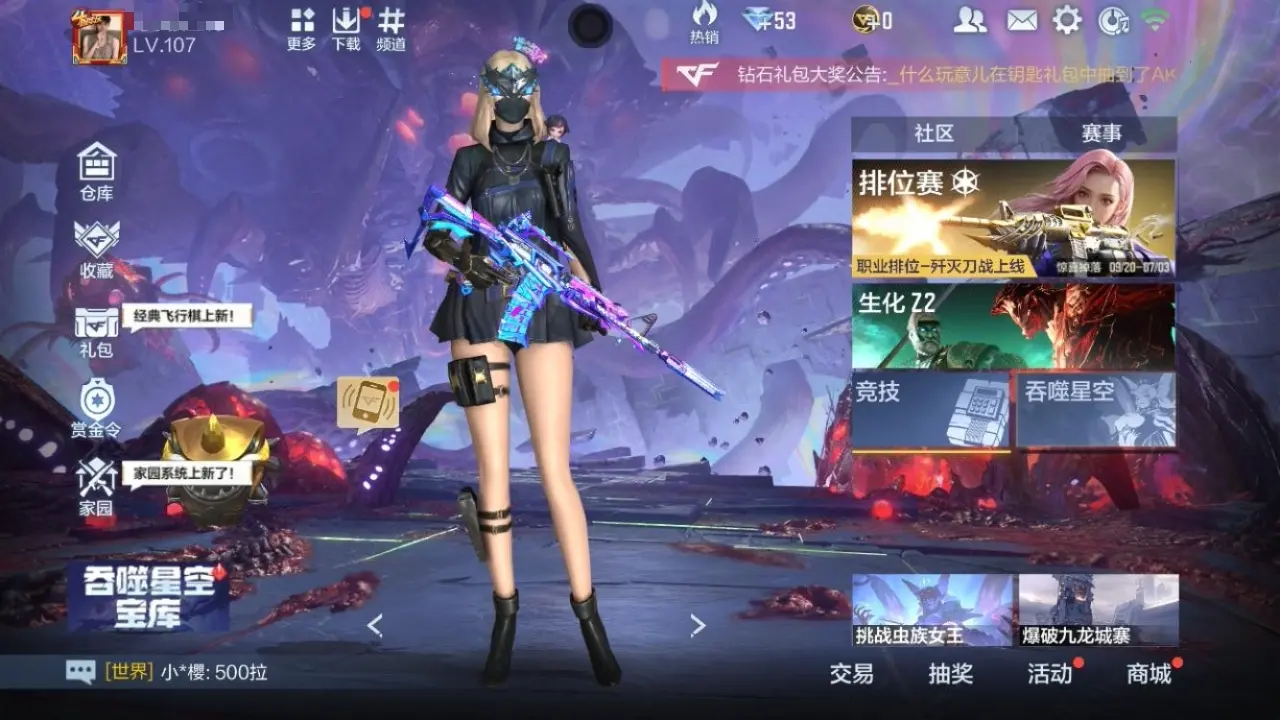Viewport: 1280px width, 720px height.
Task: Open the 商城 store
Action: [1149, 674]
